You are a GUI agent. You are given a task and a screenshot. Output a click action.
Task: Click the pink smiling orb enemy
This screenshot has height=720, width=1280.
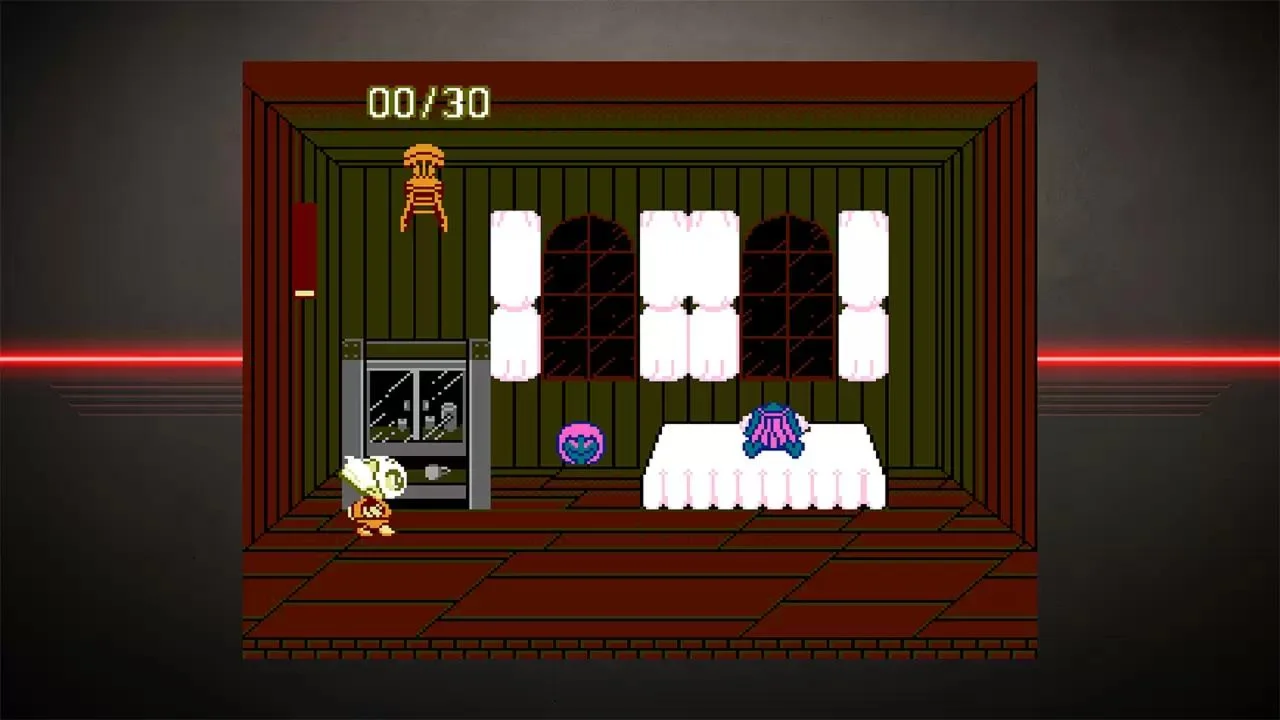[580, 443]
